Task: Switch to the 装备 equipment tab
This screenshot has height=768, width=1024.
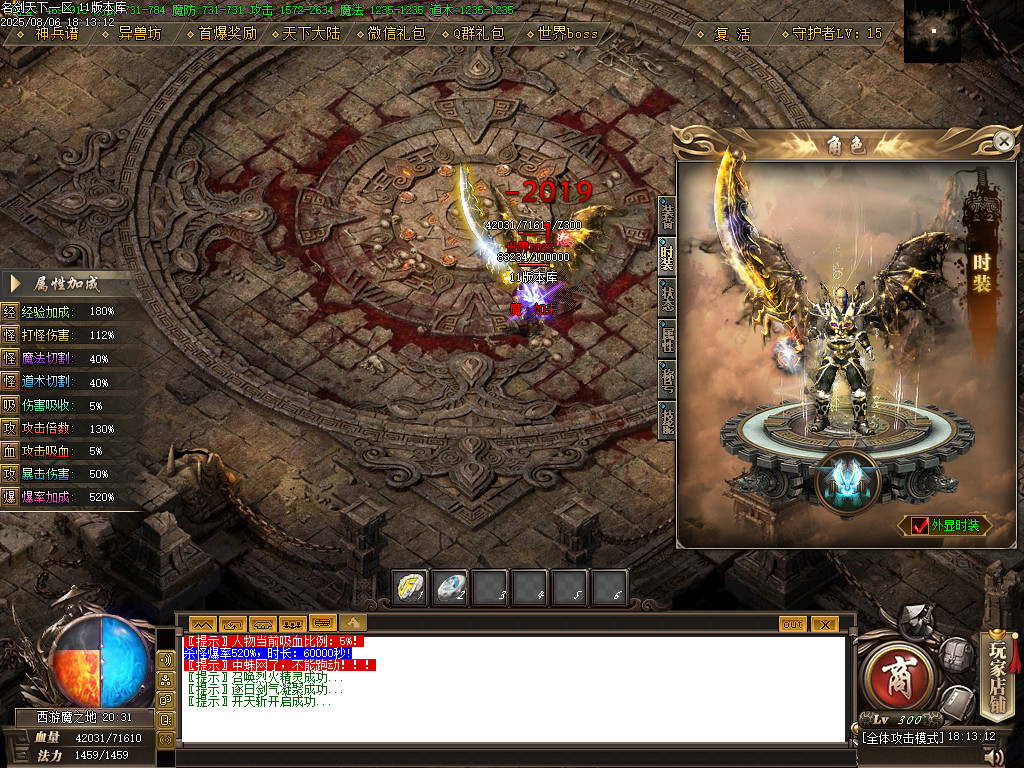Action: 667,214
